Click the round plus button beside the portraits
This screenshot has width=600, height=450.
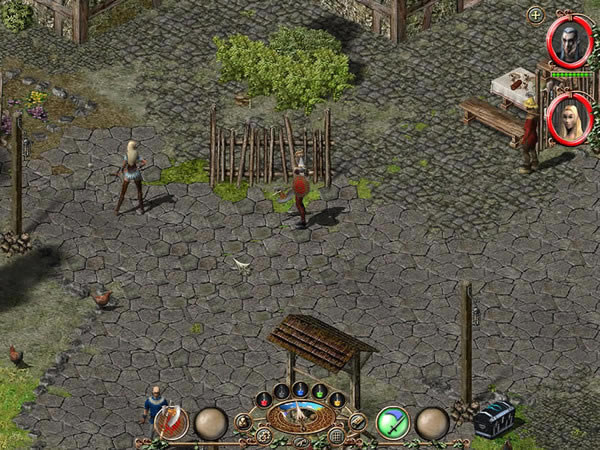[x=536, y=15]
